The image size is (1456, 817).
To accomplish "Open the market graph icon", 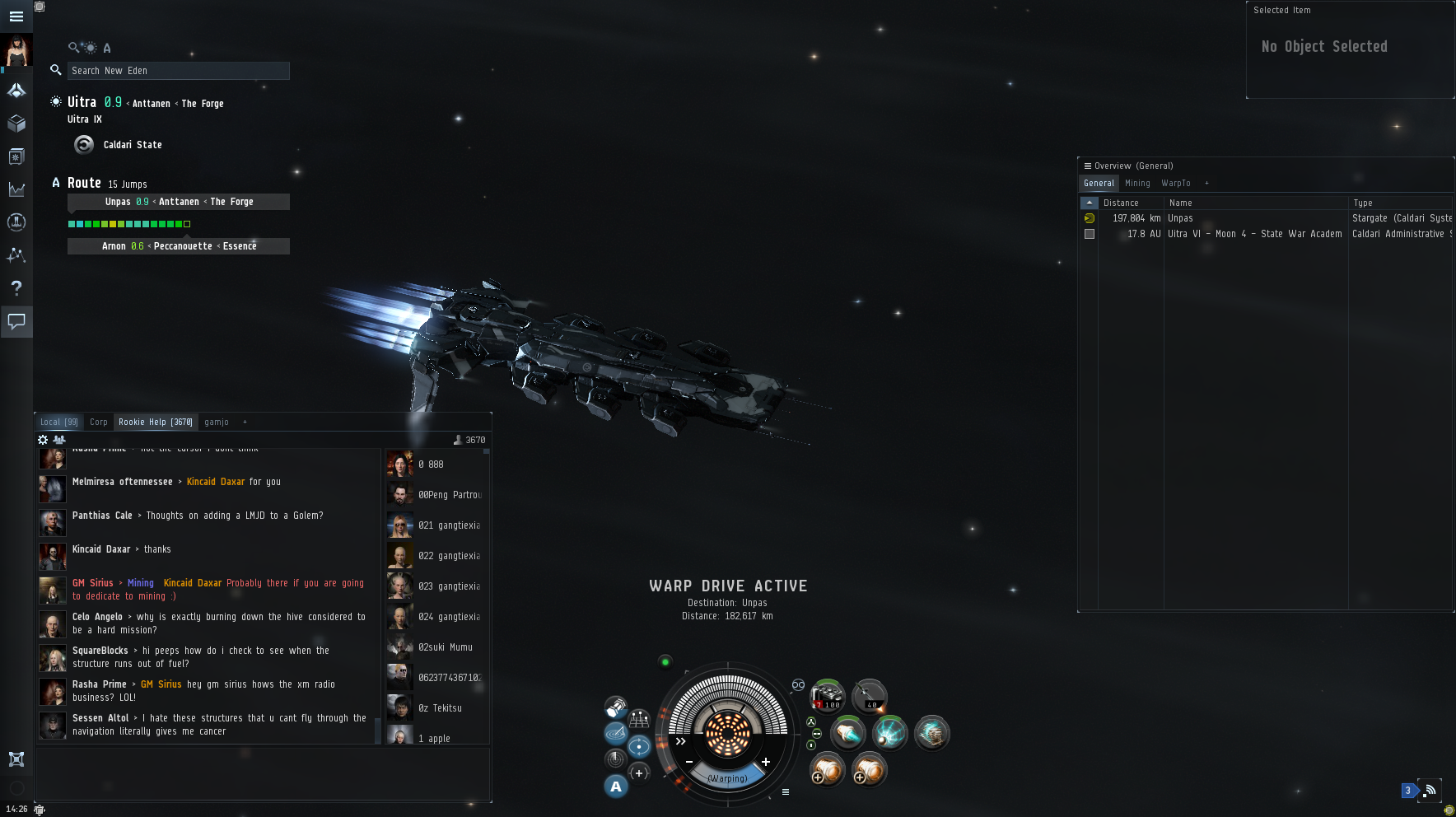I will coord(16,189).
